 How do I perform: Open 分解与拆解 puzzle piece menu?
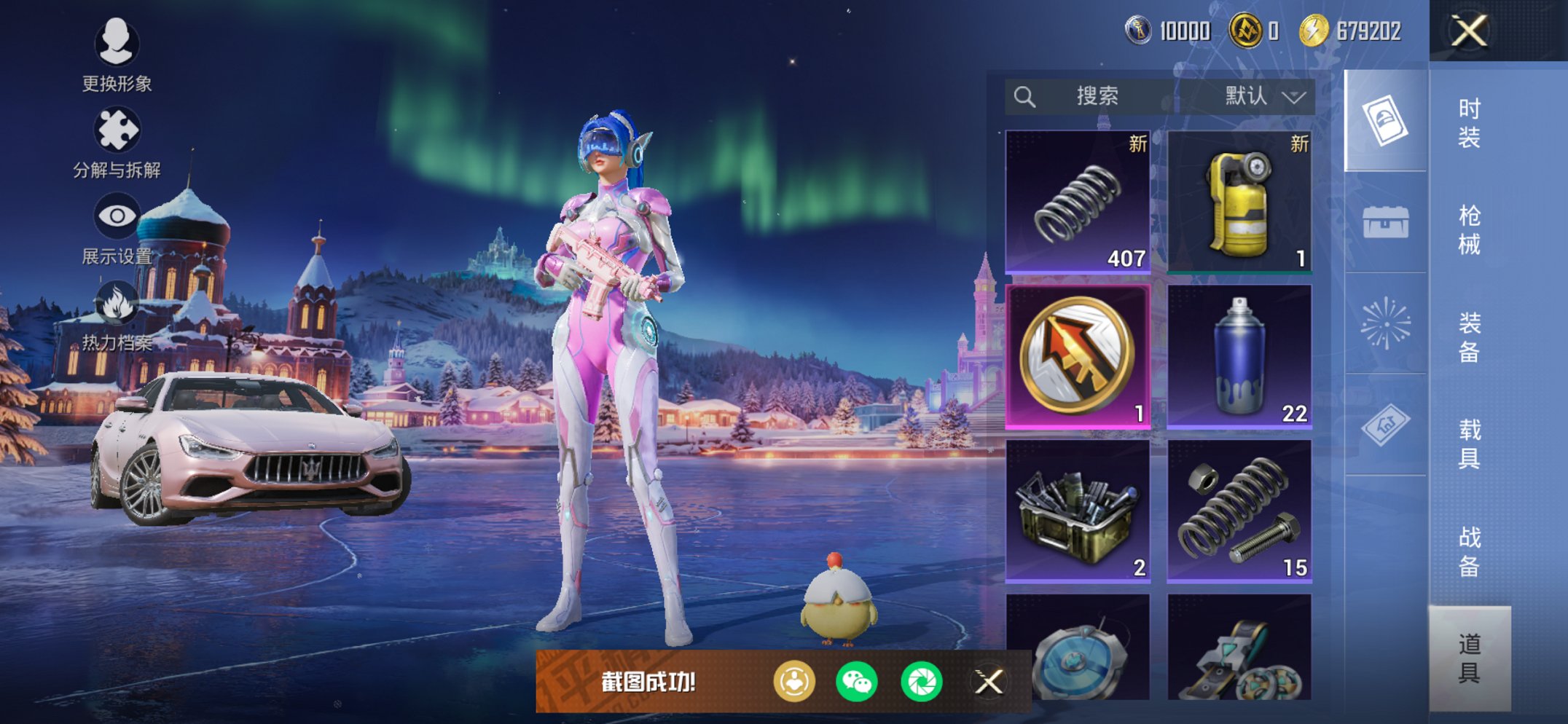(117, 141)
